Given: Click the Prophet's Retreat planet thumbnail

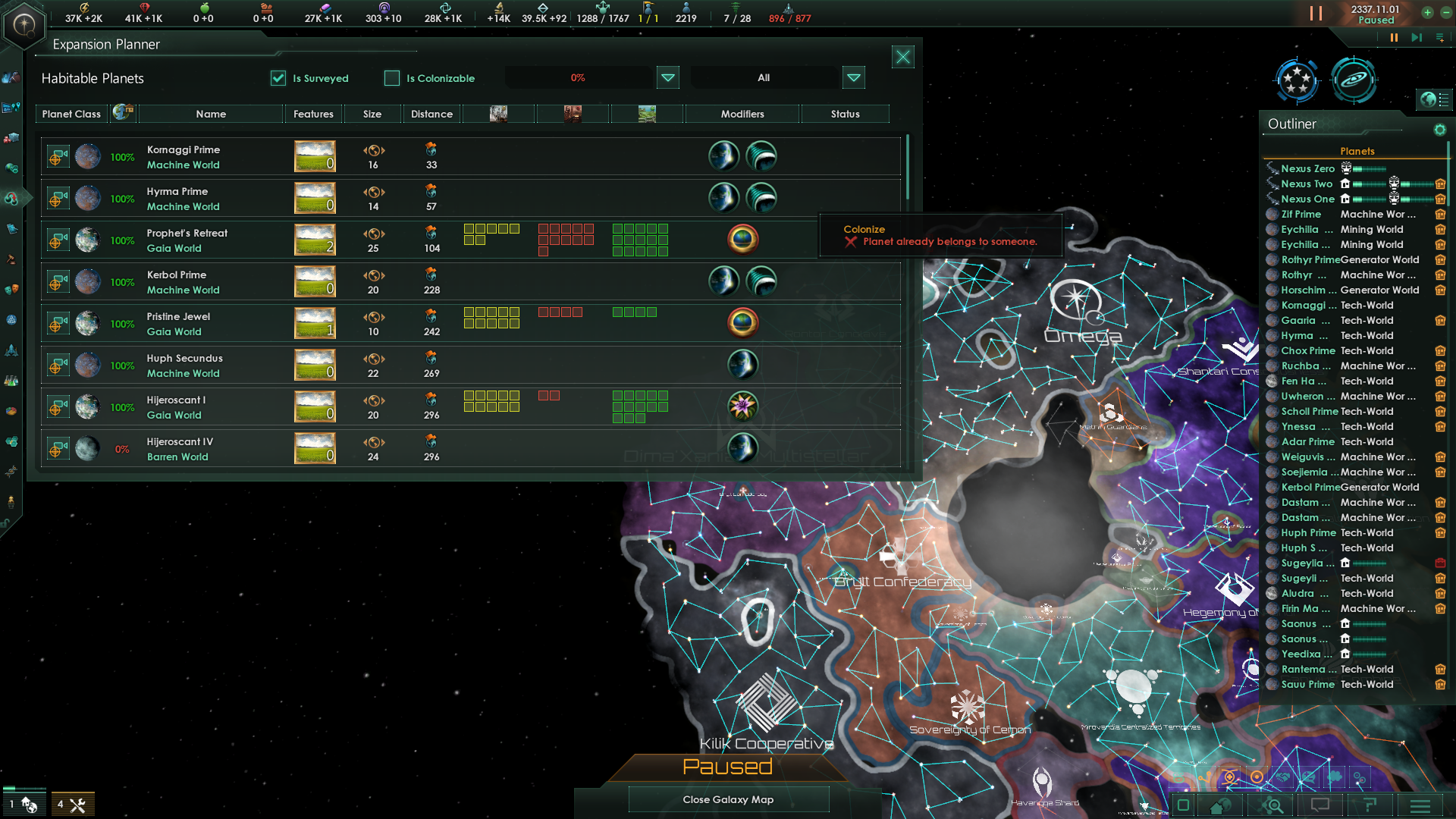Looking at the screenshot, I should coord(89,239).
